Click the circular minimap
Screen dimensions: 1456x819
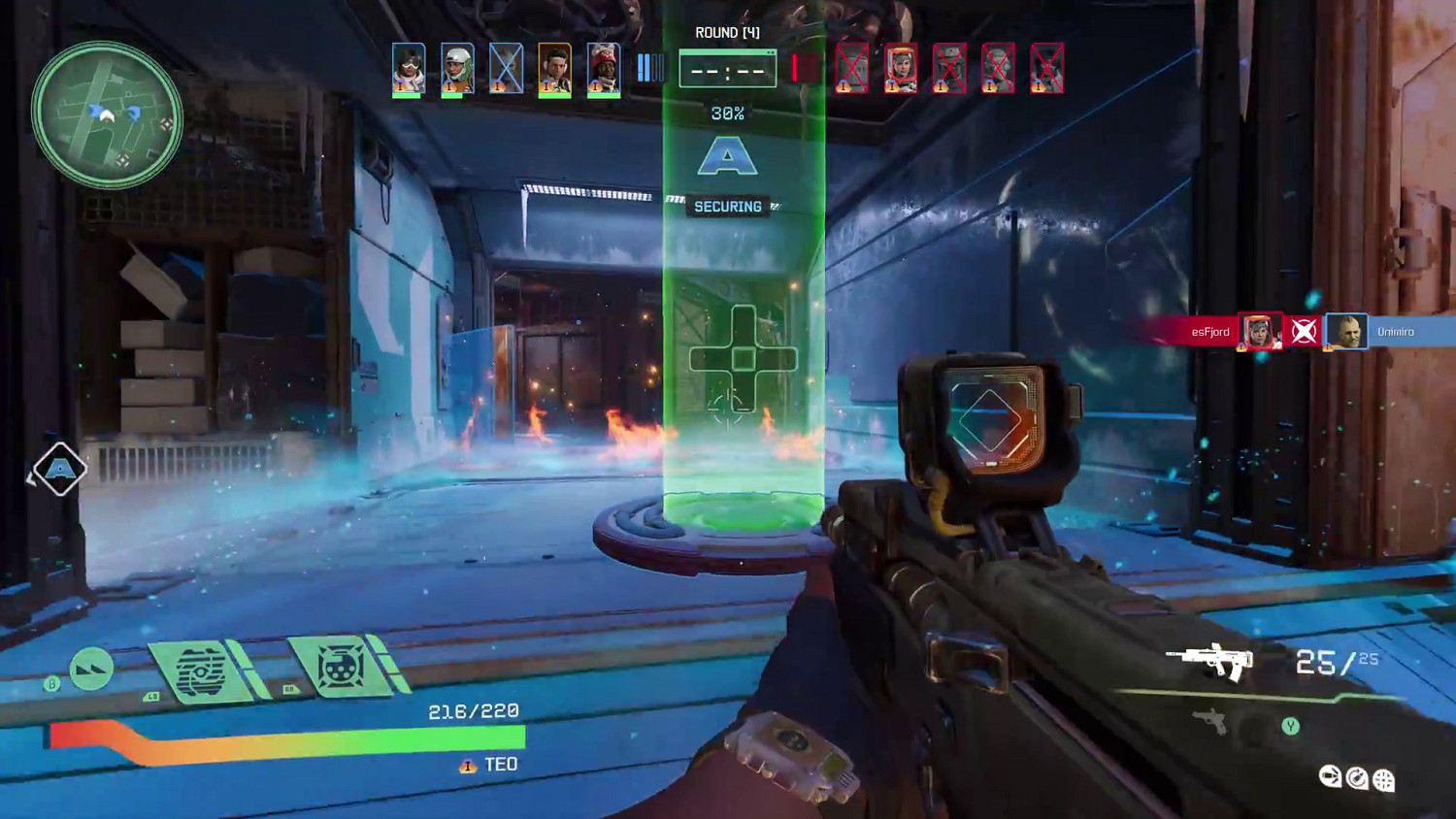pos(106,115)
